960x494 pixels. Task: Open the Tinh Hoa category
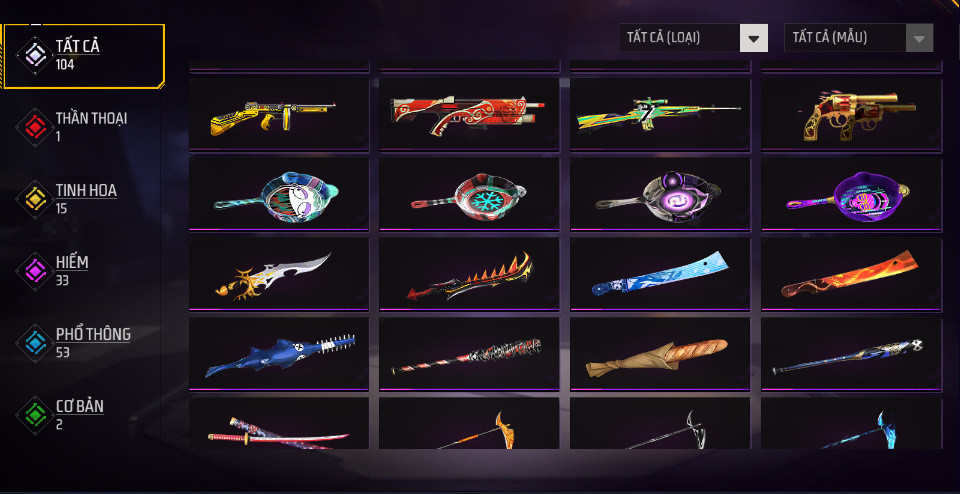click(x=84, y=198)
